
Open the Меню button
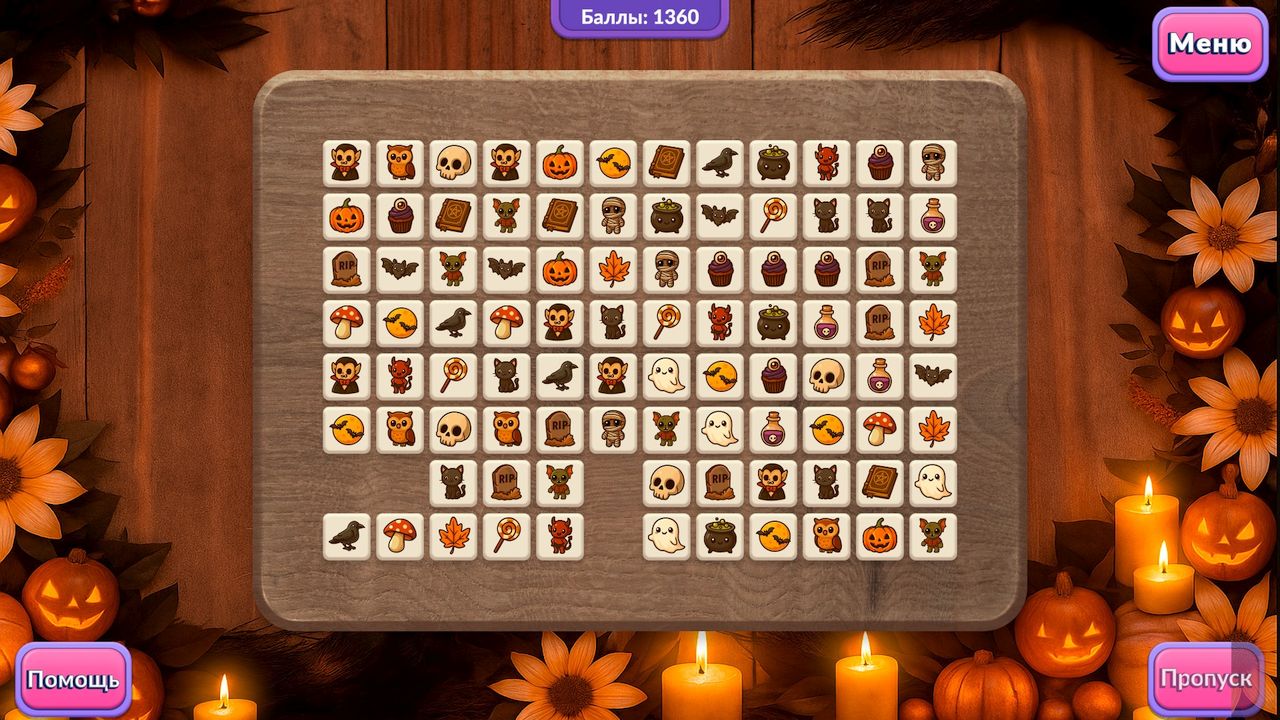click(x=1209, y=44)
